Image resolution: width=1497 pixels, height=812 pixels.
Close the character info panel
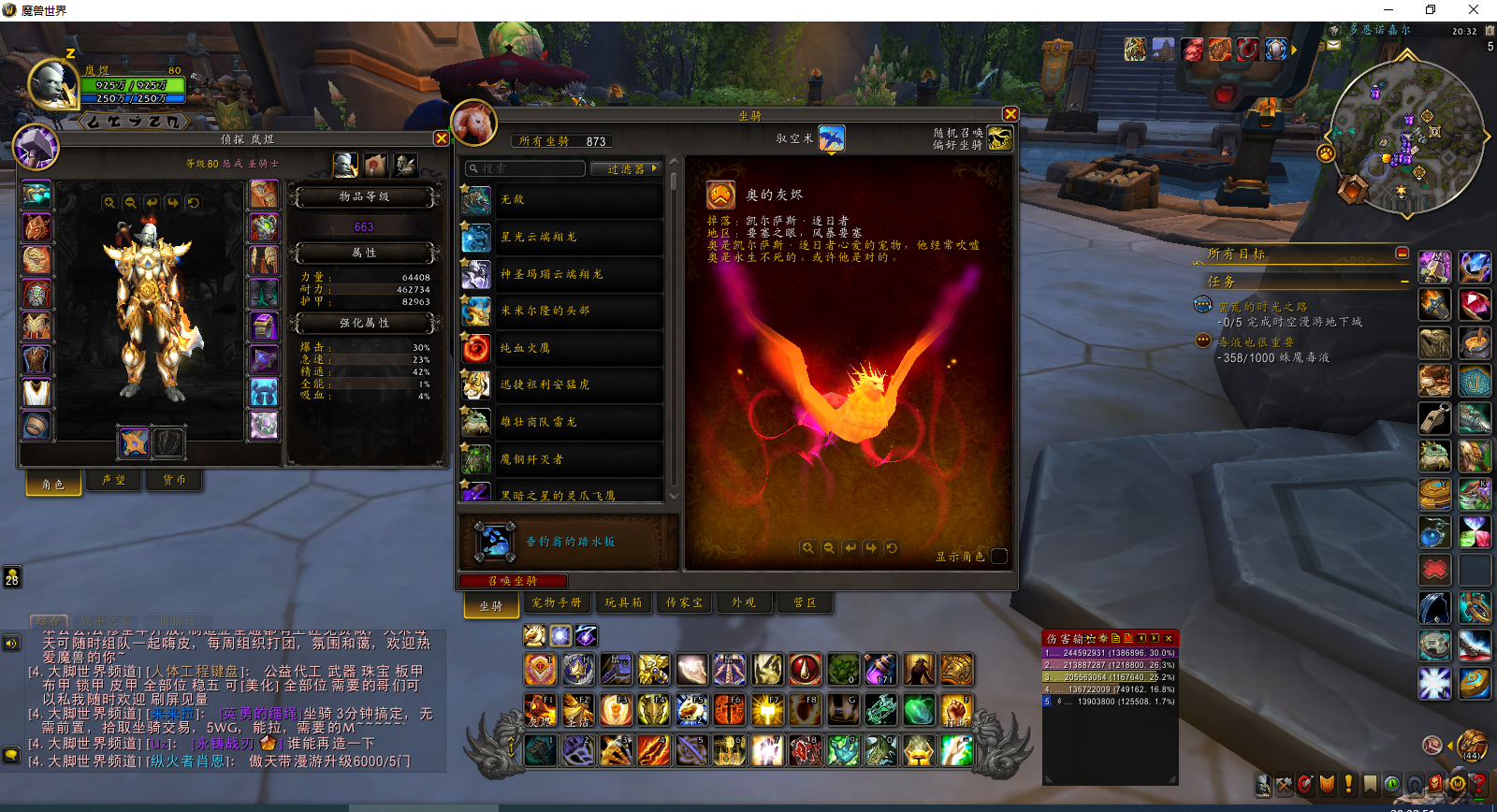click(442, 138)
